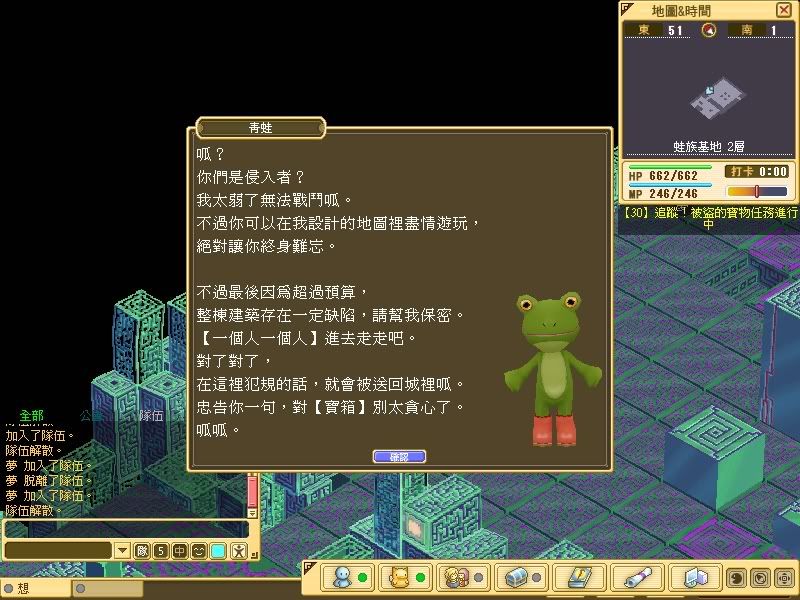Open the smiley emoticon picker
Image resolution: width=800 pixels, height=600 pixels.
click(x=199, y=551)
